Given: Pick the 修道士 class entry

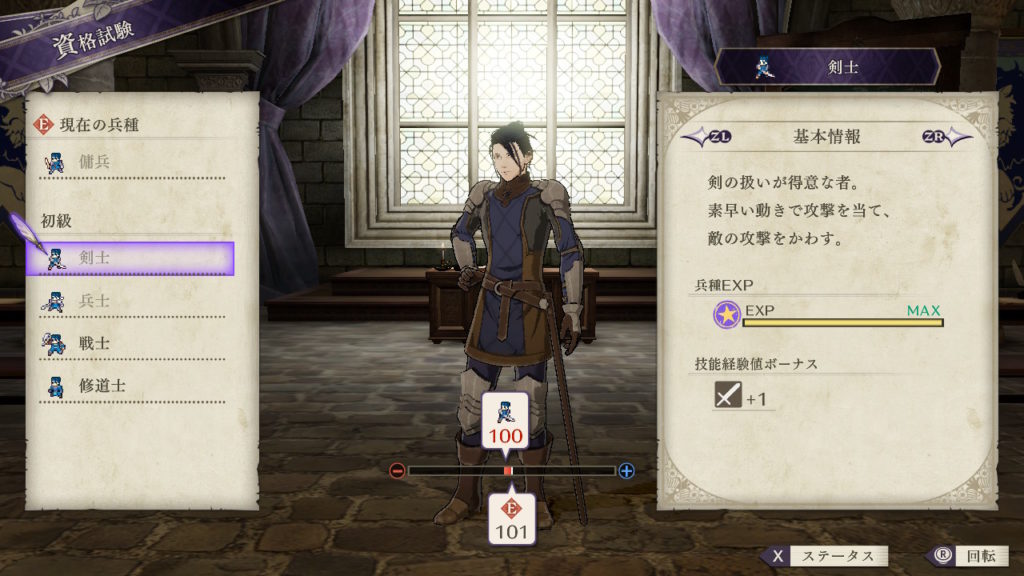Looking at the screenshot, I should pyautogui.click(x=130, y=385).
